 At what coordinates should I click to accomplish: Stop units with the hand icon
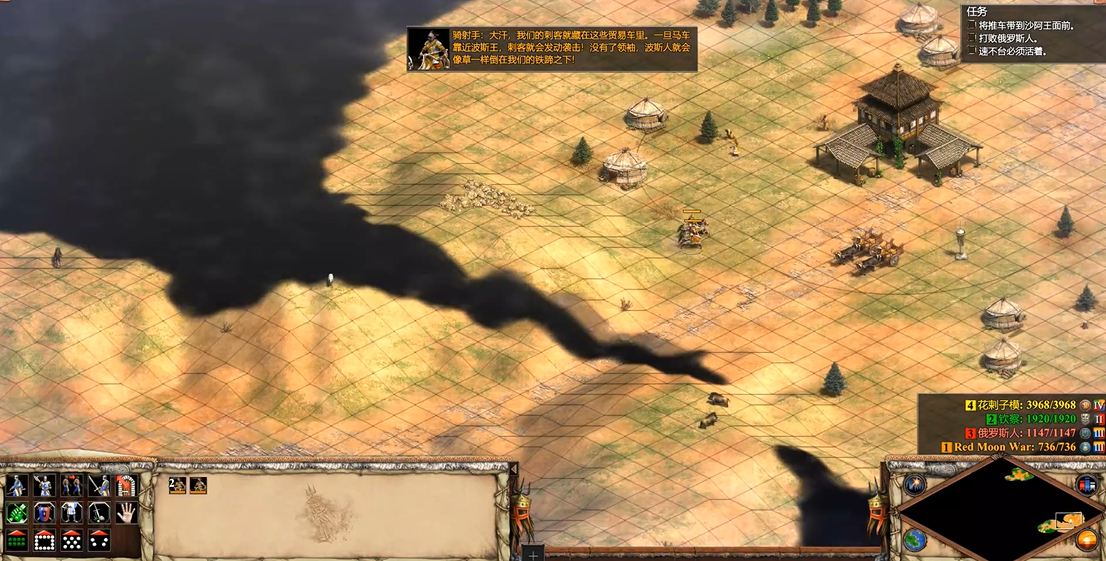click(x=125, y=513)
